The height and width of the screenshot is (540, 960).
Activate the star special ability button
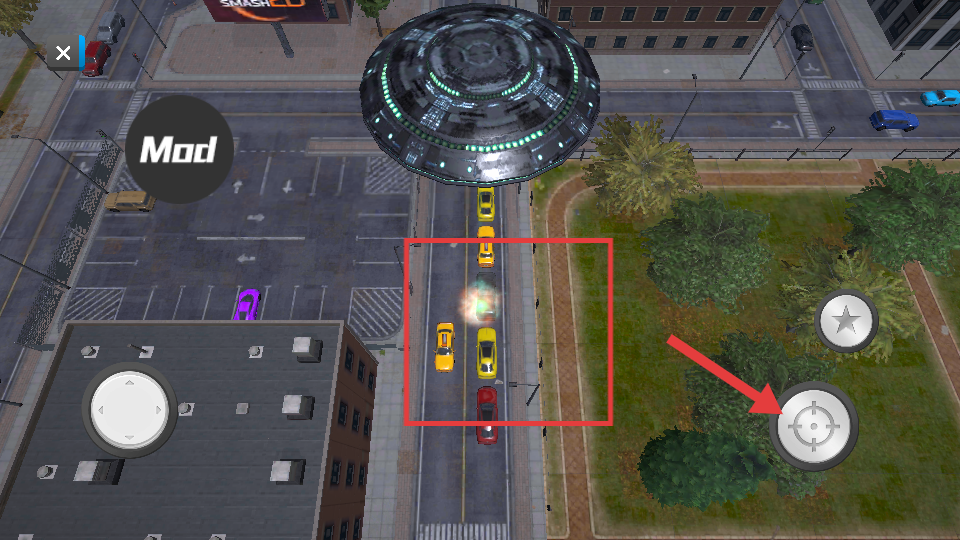coord(846,322)
